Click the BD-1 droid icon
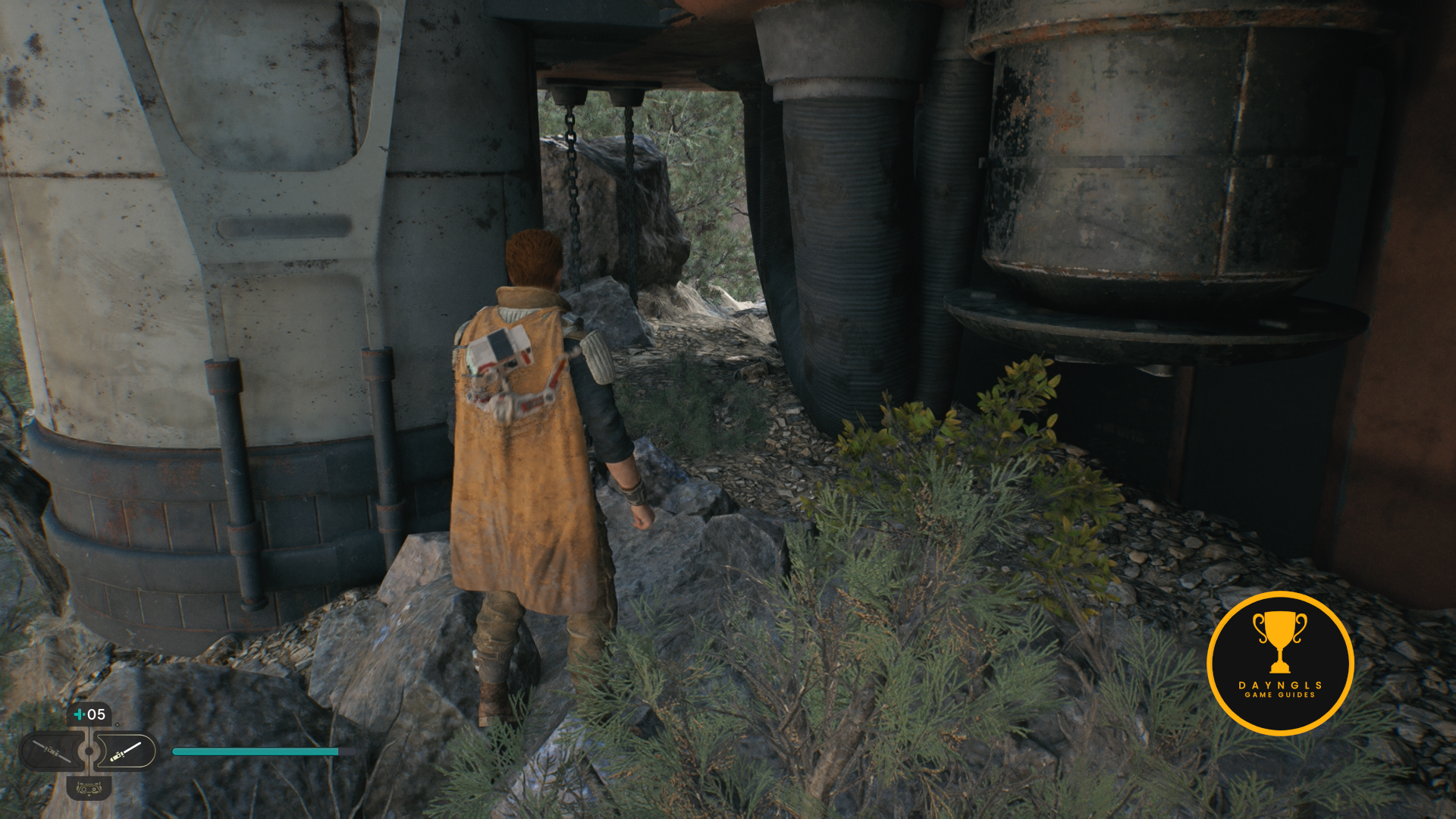 click(x=89, y=789)
